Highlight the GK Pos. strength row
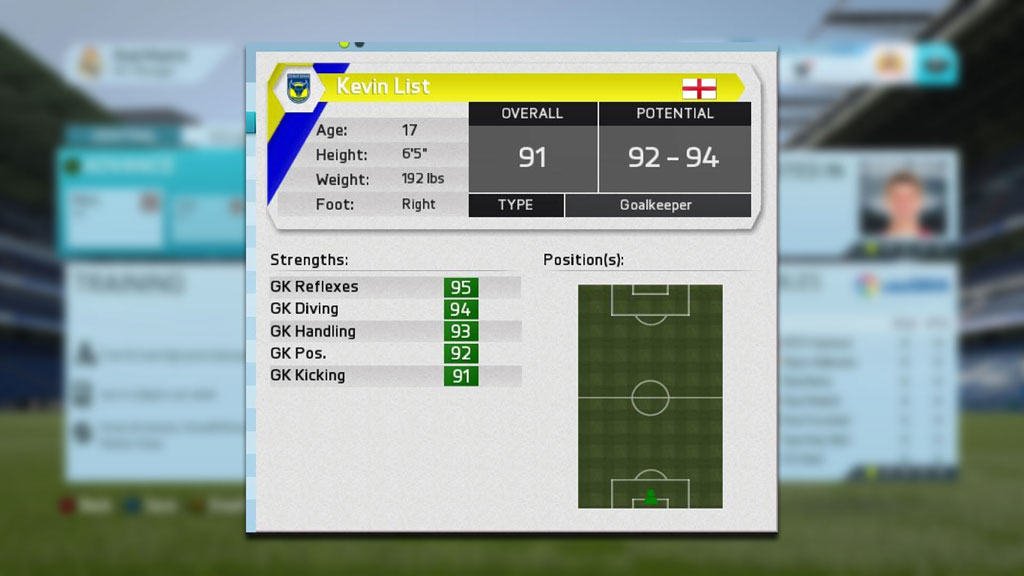The width and height of the screenshot is (1024, 576). tap(395, 353)
